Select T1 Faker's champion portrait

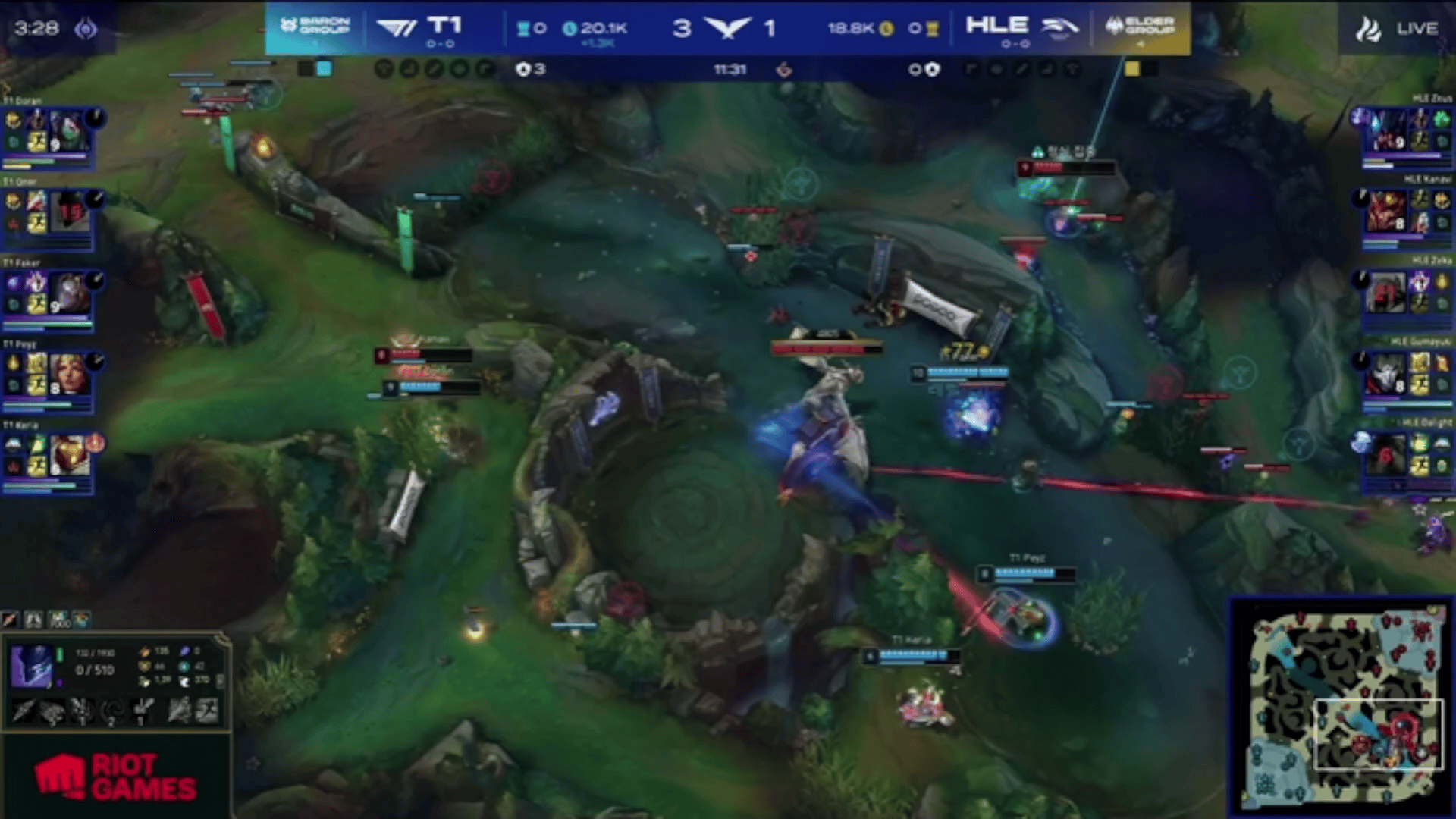(70, 293)
